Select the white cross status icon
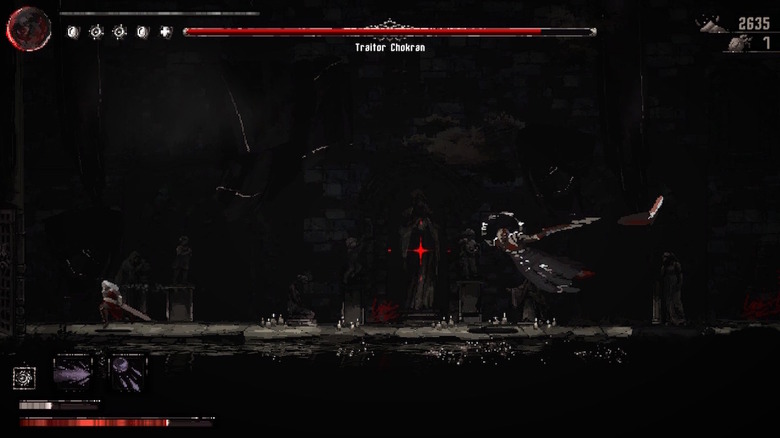The width and height of the screenshot is (780, 438). tap(166, 32)
